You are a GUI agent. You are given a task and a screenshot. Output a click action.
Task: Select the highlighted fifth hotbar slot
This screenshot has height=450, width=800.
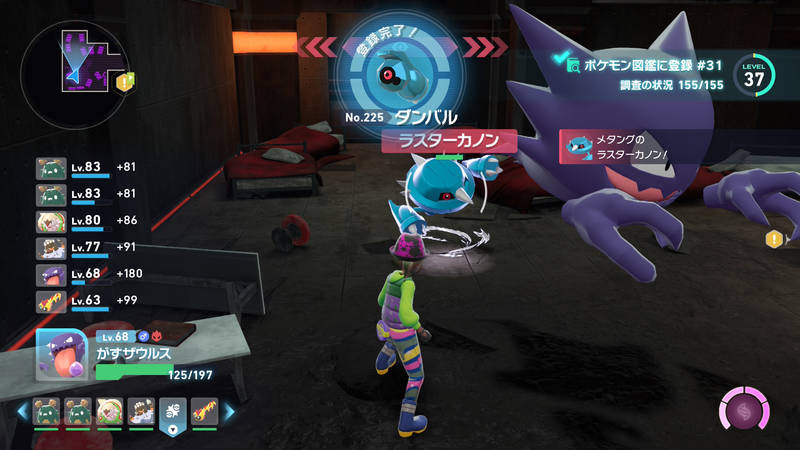coord(171,411)
